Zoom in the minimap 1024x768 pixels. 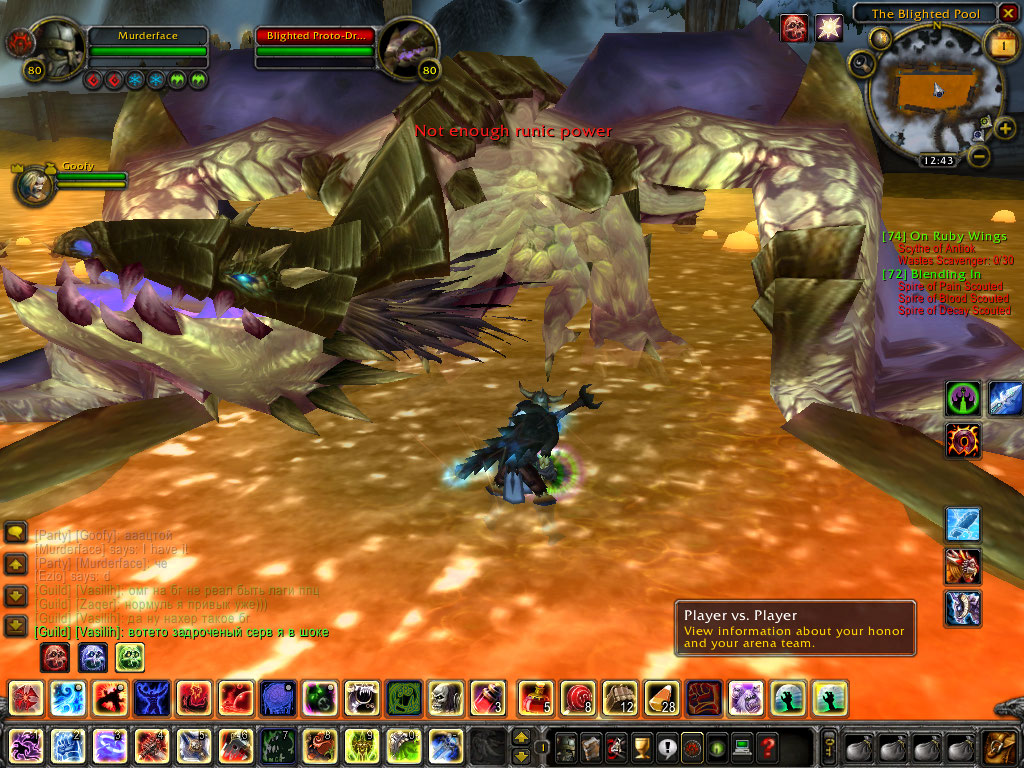[x=1005, y=128]
